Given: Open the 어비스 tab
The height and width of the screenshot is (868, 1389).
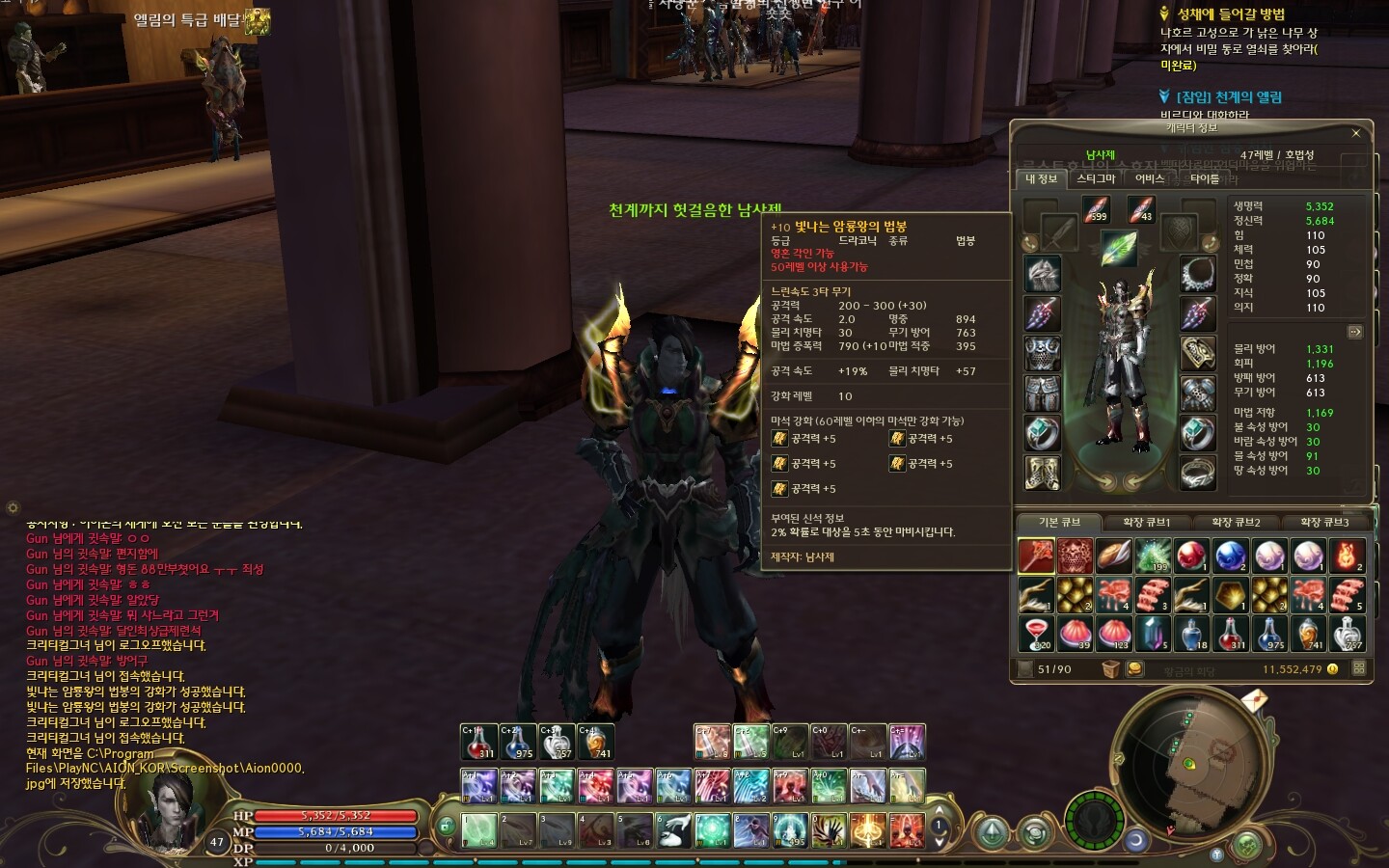Looking at the screenshot, I should click(1150, 178).
